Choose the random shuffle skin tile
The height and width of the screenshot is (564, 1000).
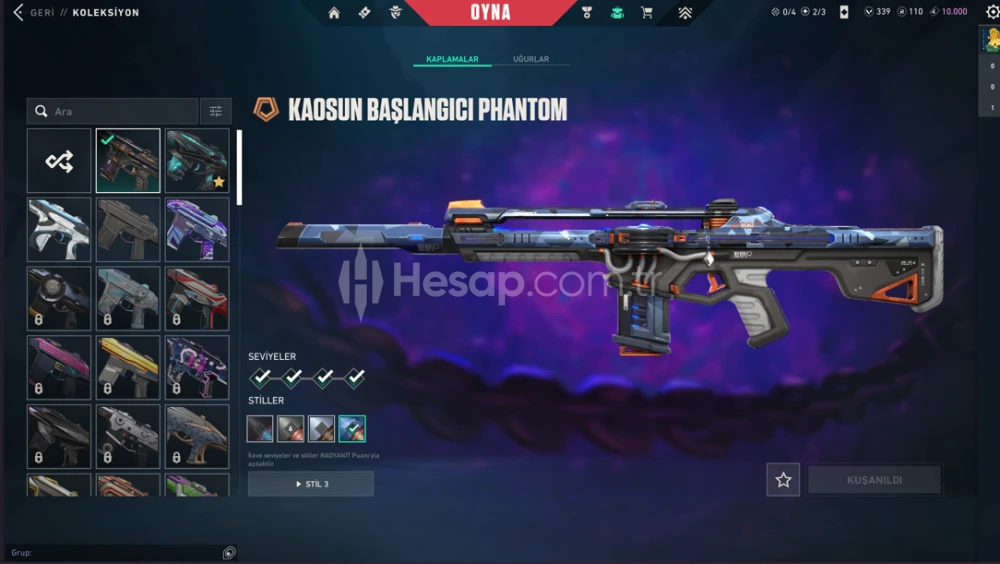pos(59,160)
